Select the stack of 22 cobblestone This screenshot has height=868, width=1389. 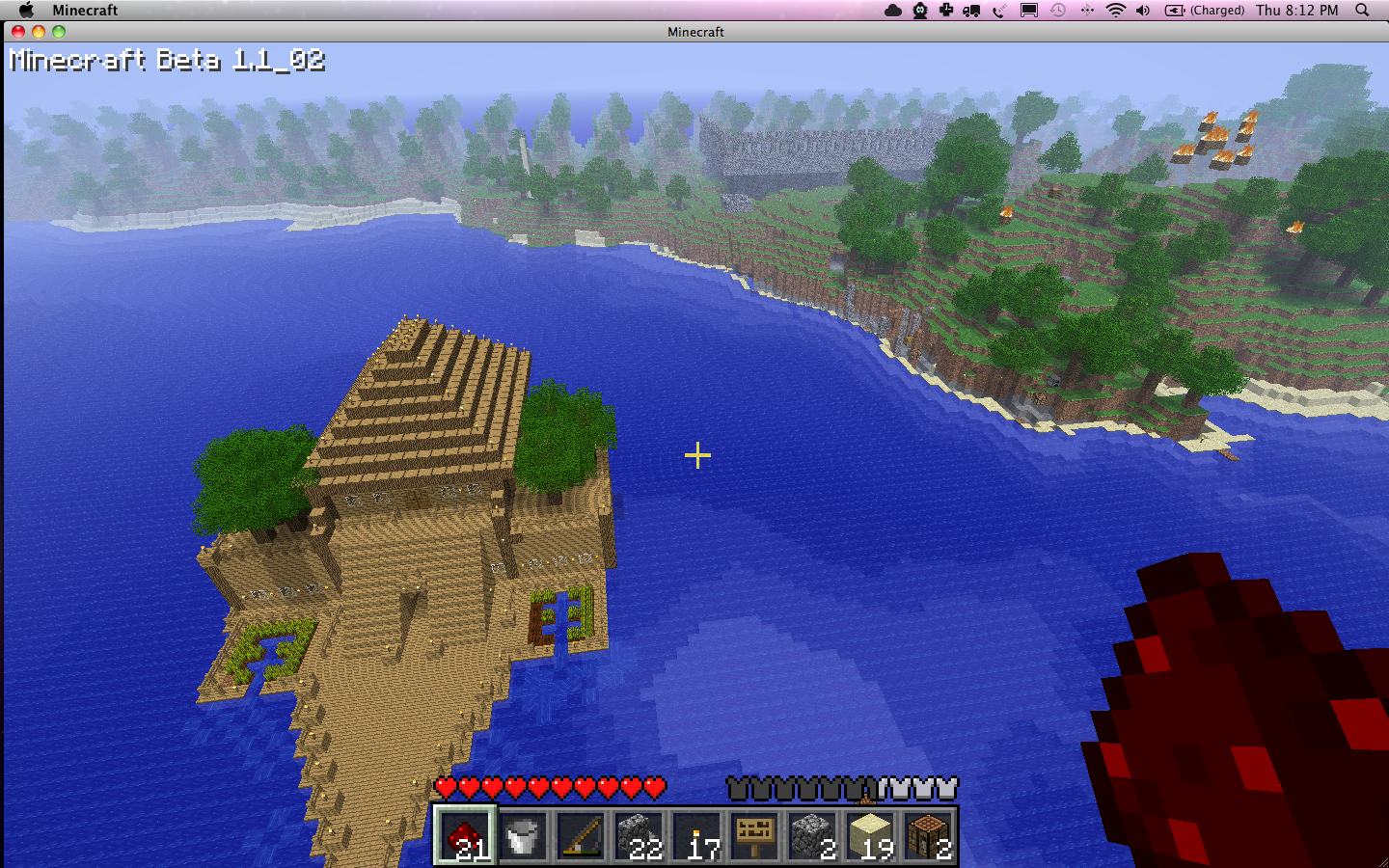(639, 835)
